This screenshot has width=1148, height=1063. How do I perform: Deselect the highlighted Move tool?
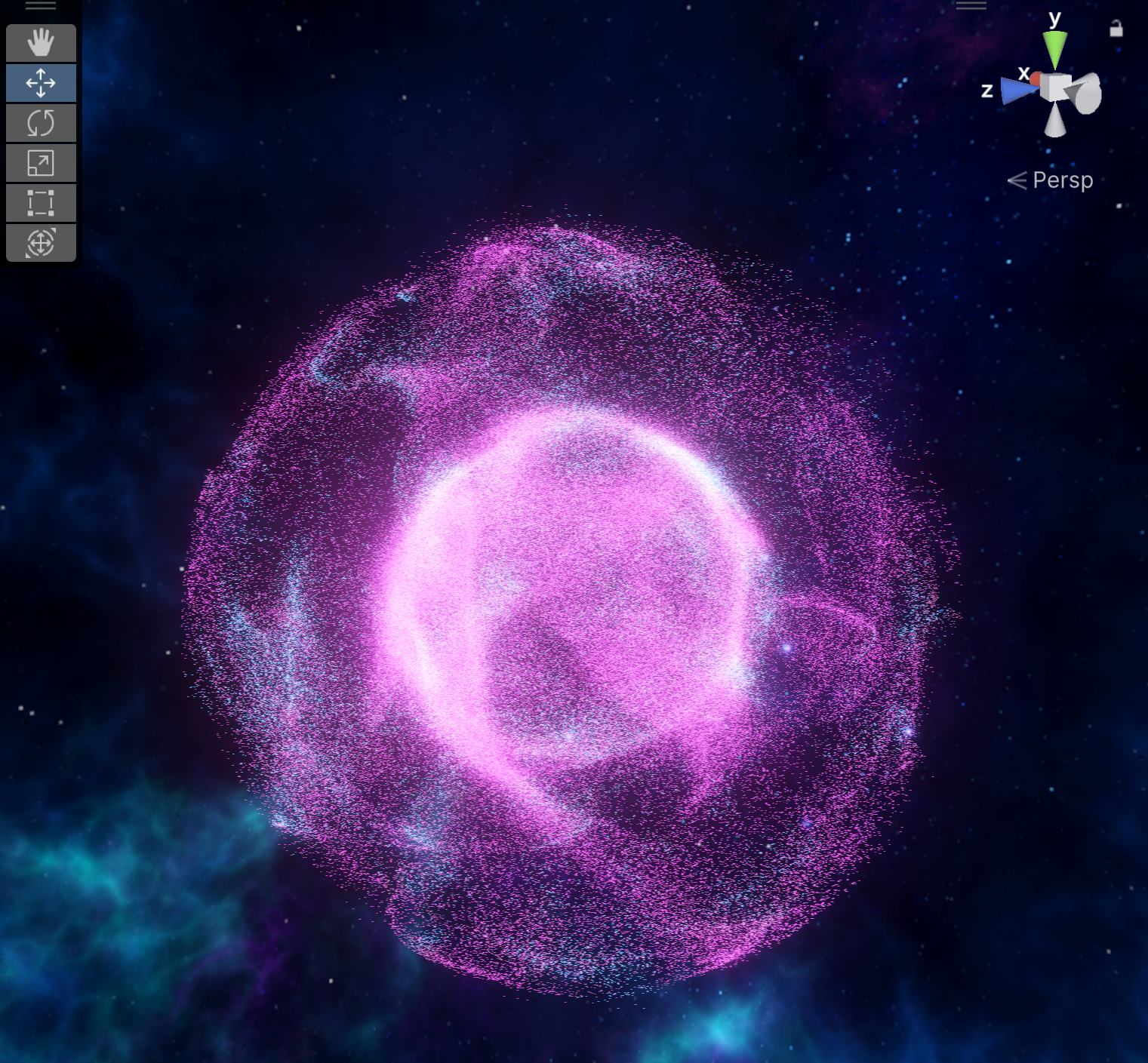[x=41, y=83]
